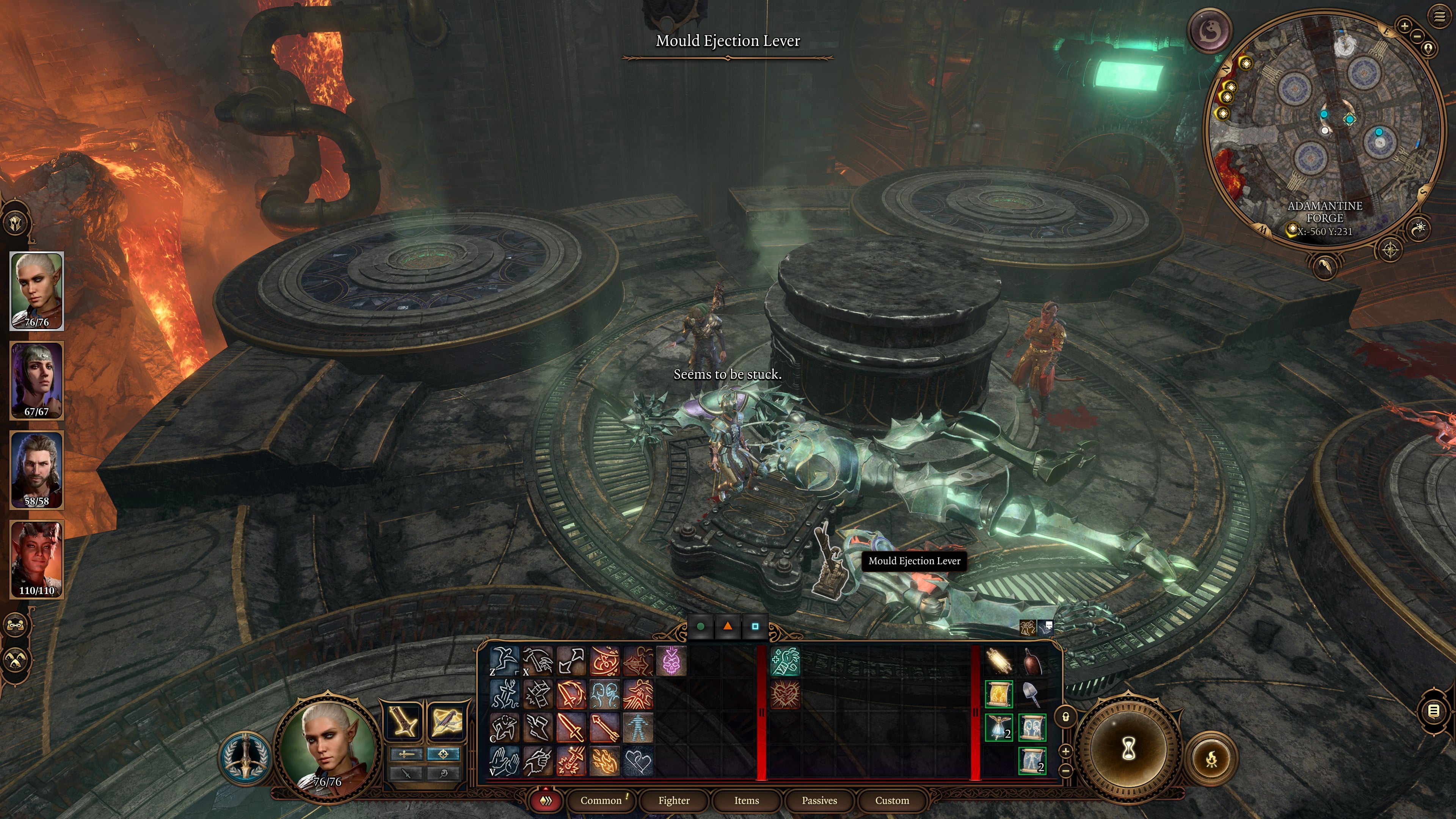Toggle the hotbar lock padlock
The height and width of the screenshot is (819, 1456).
(1066, 717)
